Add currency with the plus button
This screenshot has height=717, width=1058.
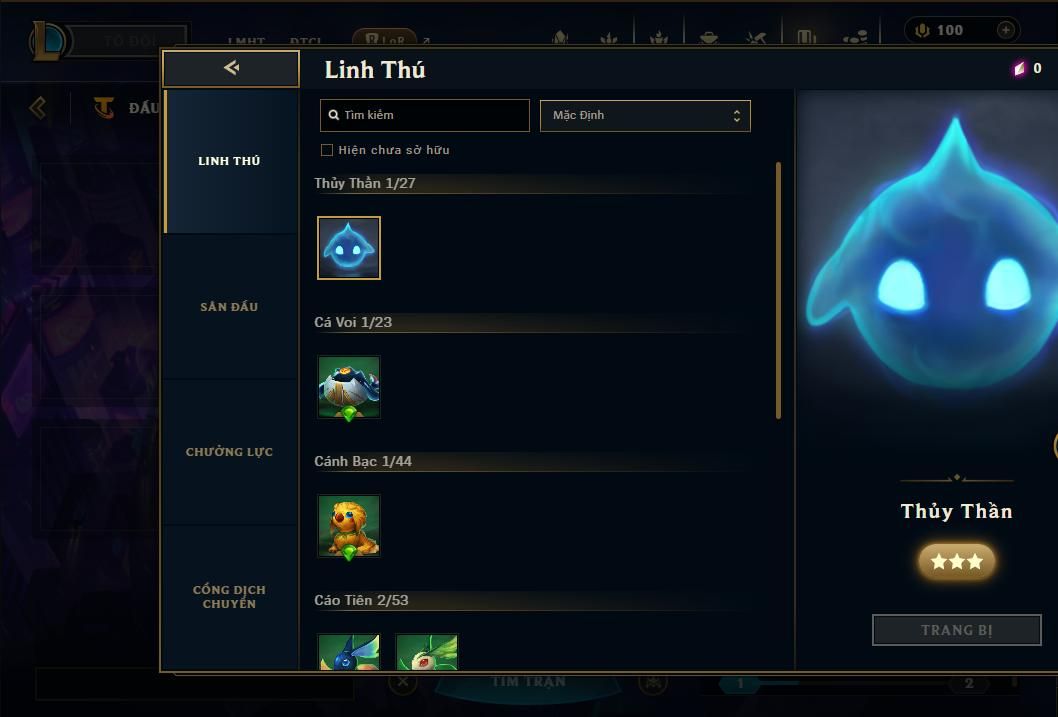[1006, 30]
